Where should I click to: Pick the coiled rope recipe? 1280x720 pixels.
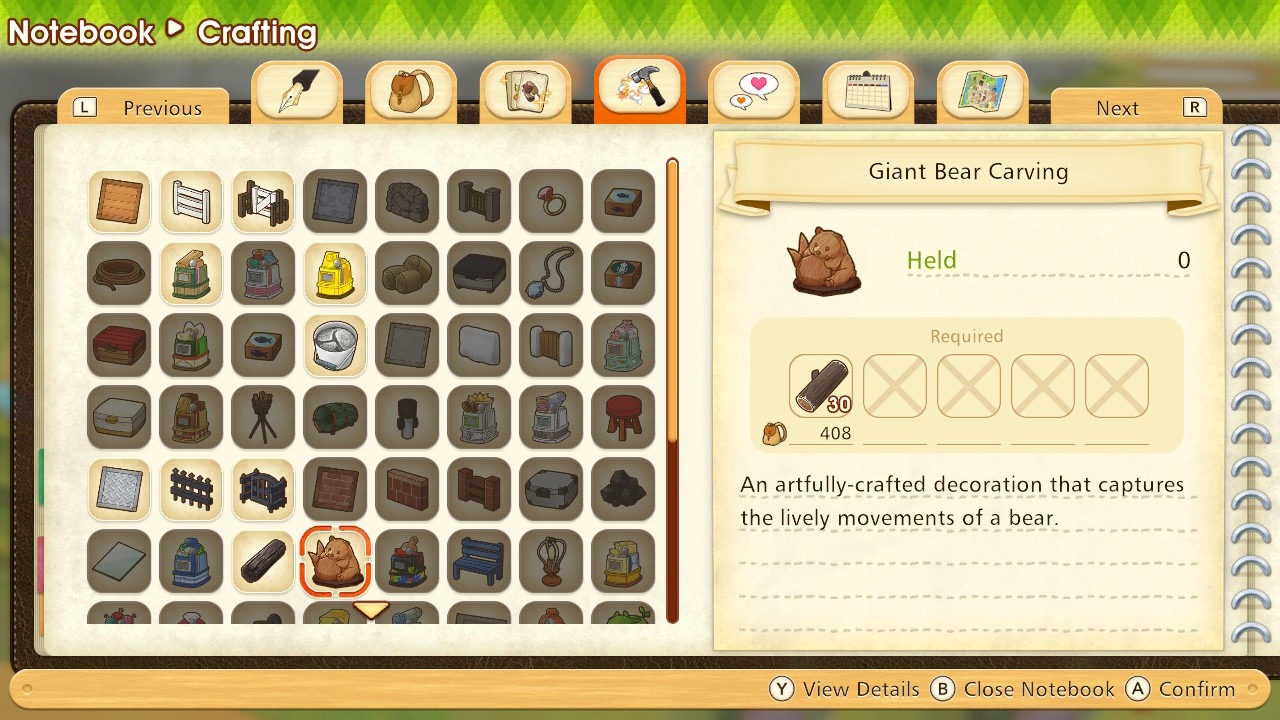[x=119, y=273]
